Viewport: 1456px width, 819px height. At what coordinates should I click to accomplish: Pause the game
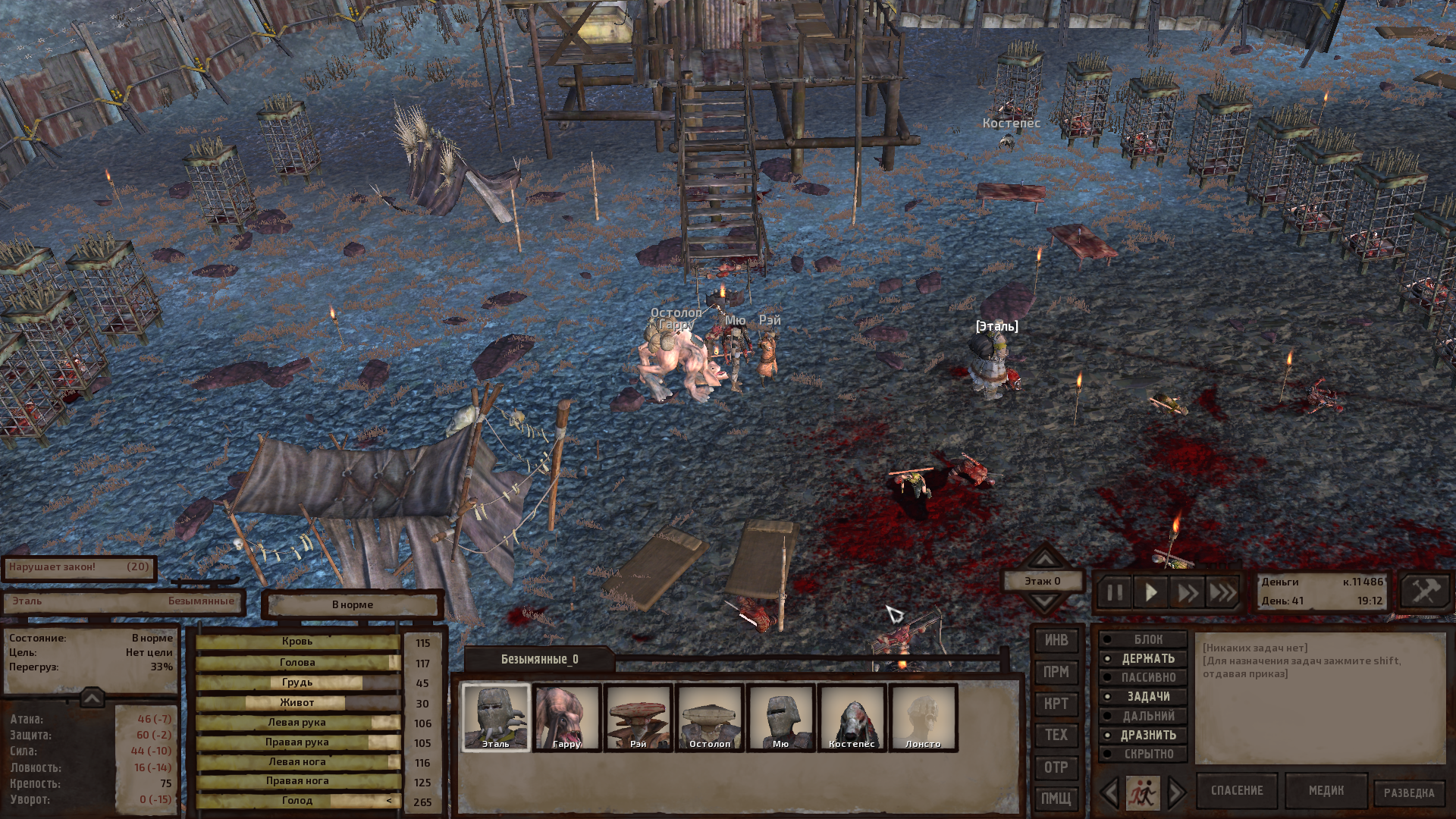click(1115, 592)
